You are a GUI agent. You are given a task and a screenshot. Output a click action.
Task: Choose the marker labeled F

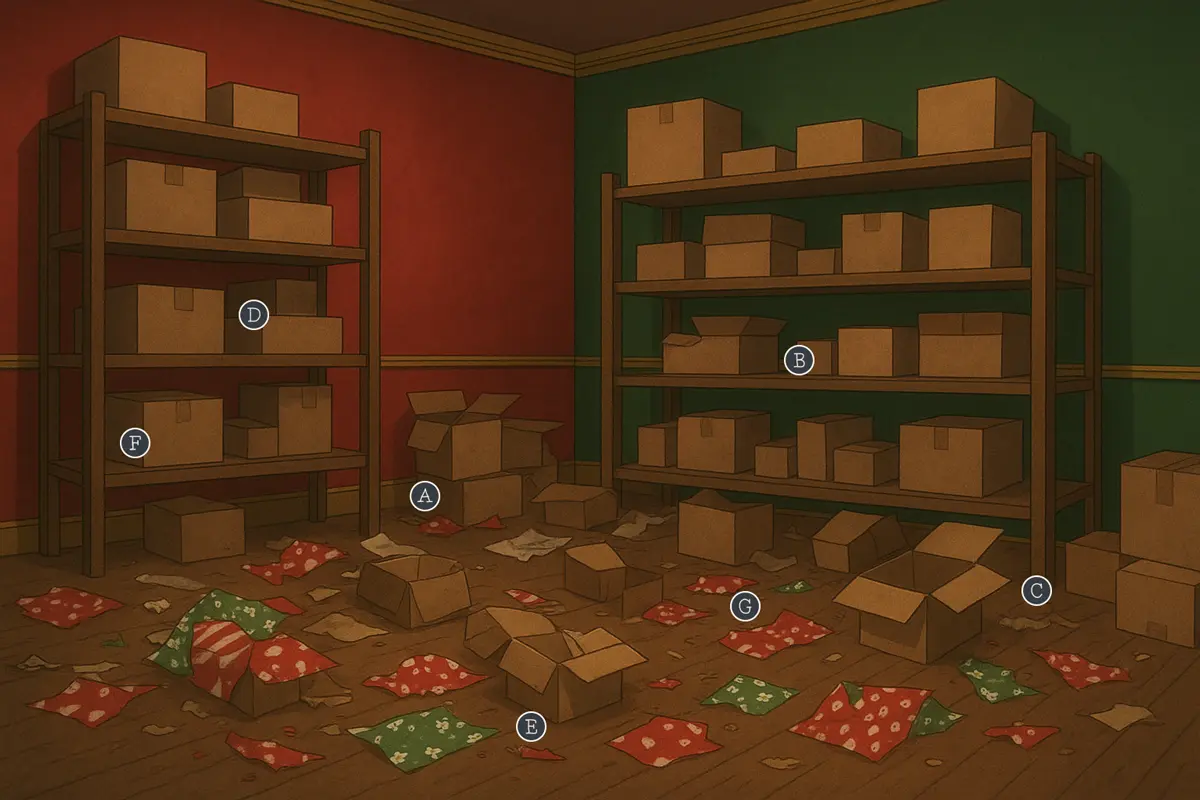coord(135,442)
